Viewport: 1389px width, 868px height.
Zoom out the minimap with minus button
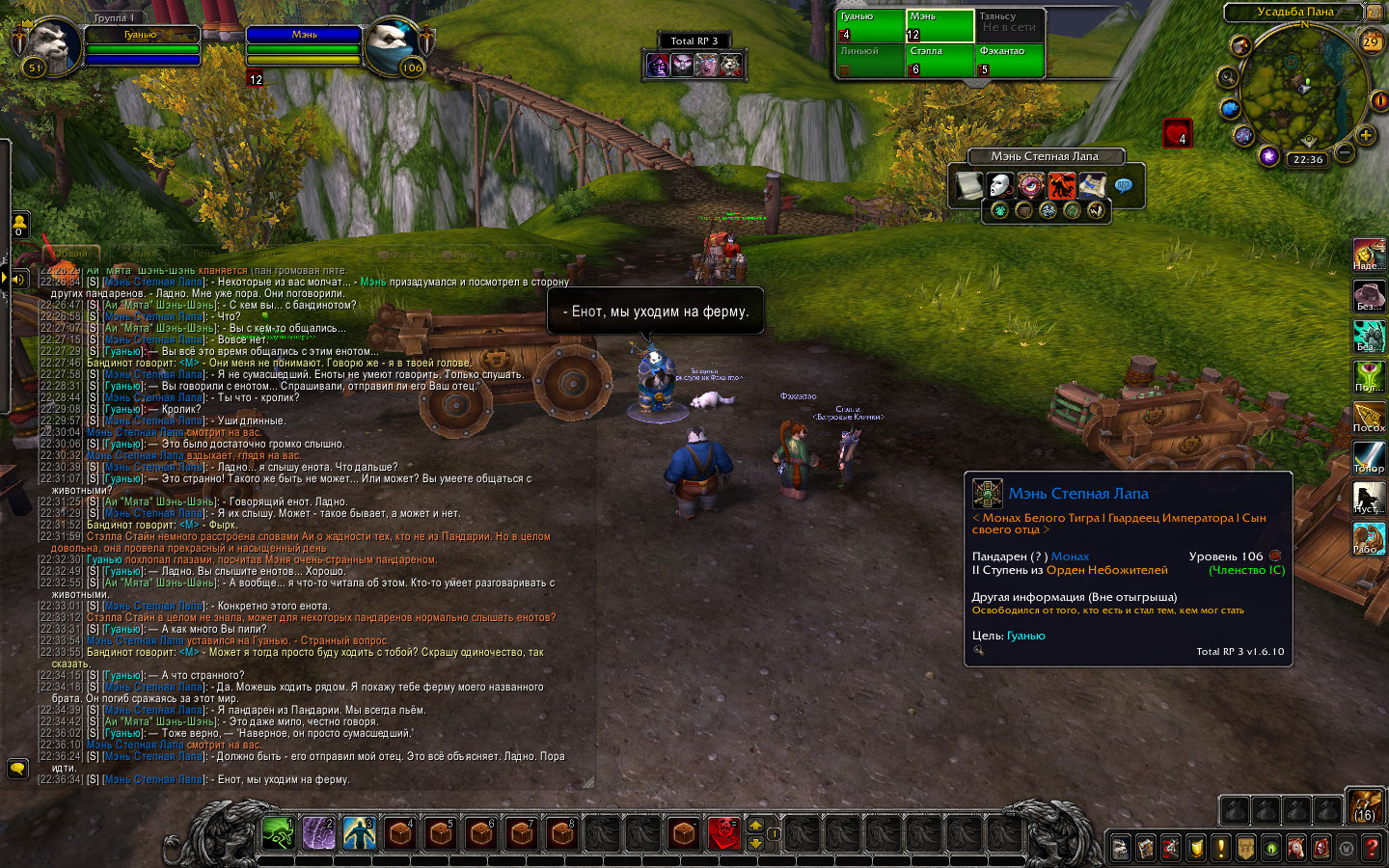click(x=1345, y=151)
